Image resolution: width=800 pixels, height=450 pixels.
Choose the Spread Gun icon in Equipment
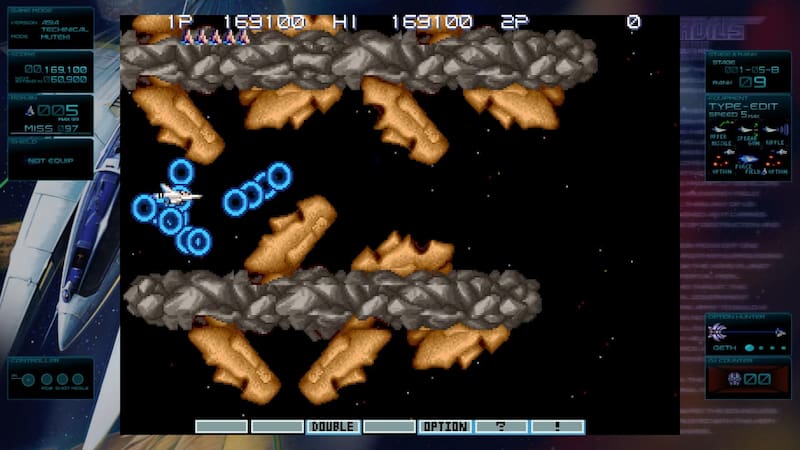click(746, 130)
